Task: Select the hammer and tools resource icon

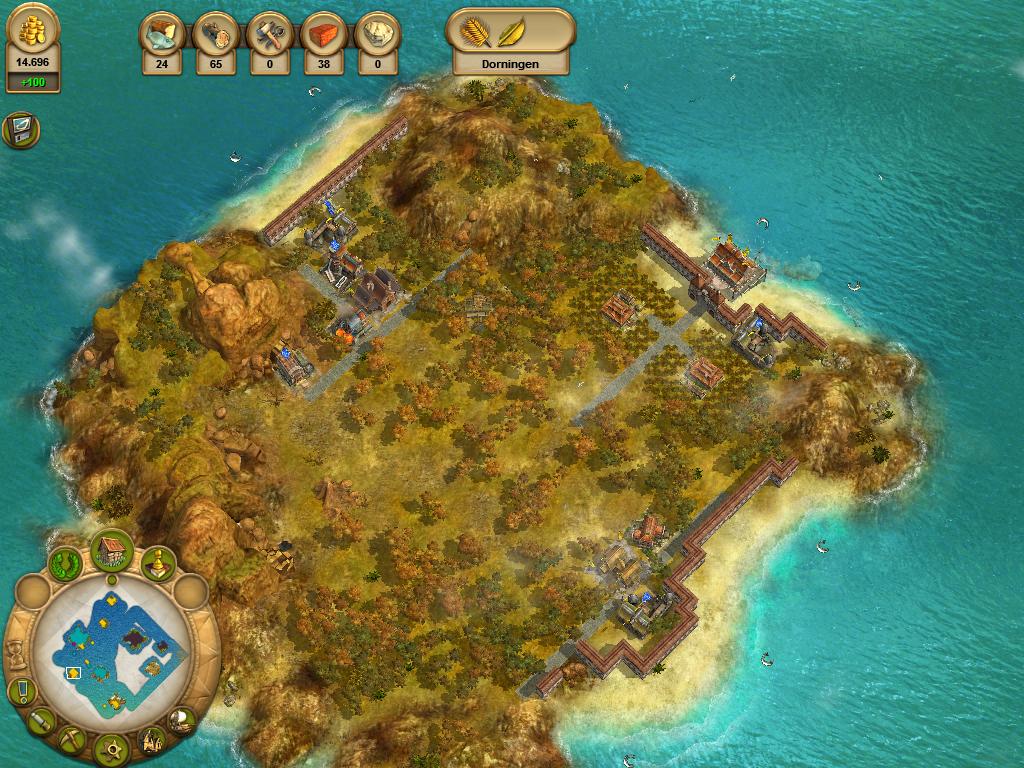Action: click(x=269, y=33)
